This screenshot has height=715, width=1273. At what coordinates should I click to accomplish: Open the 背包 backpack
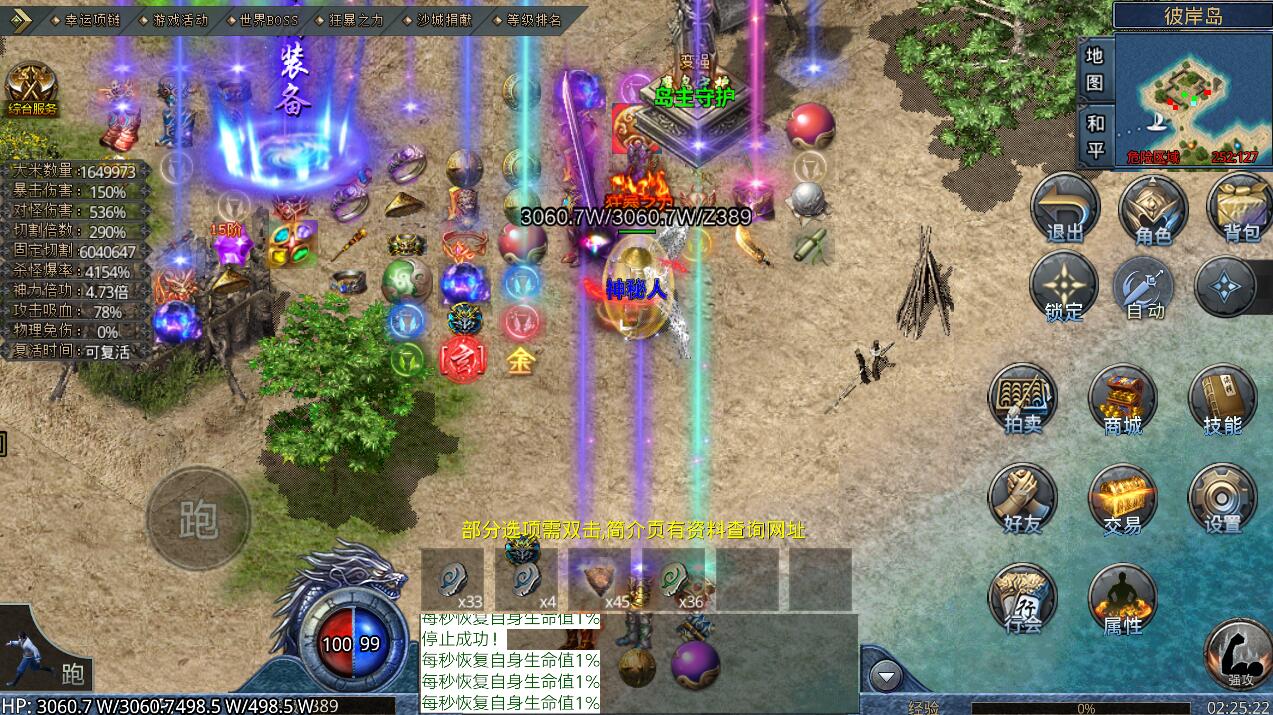click(x=1240, y=208)
